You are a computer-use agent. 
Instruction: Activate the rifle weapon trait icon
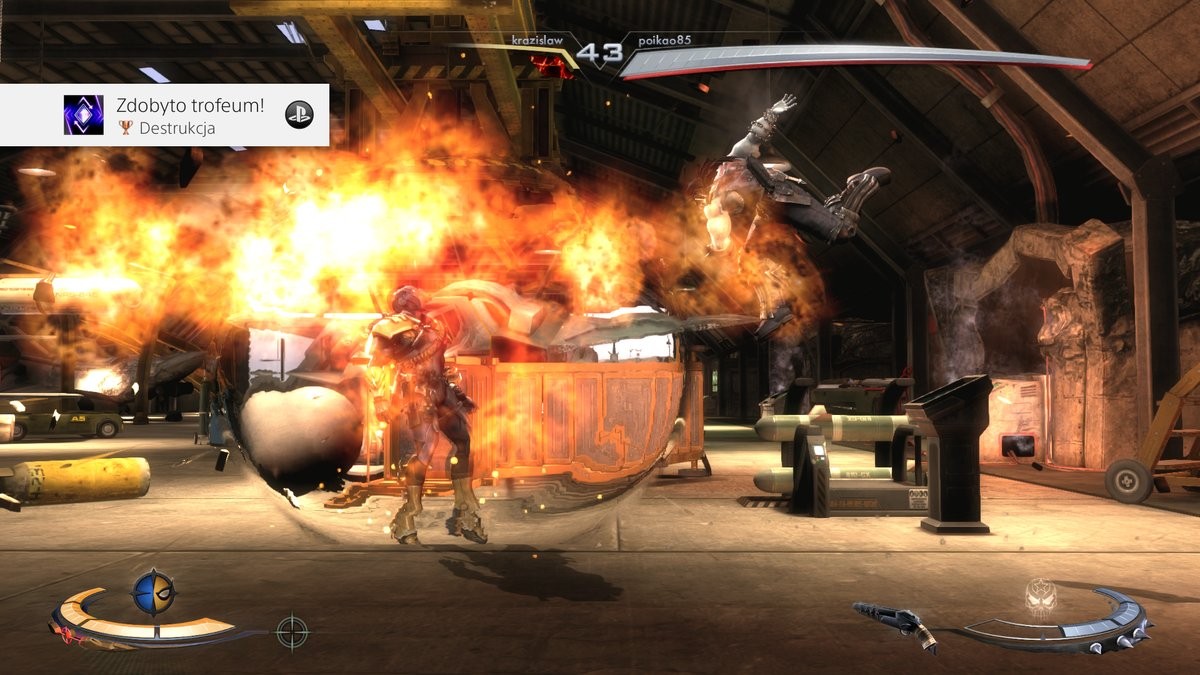click(x=894, y=622)
